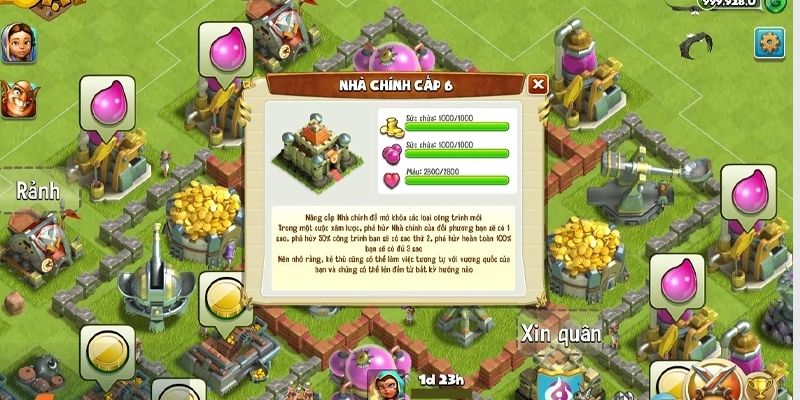The width and height of the screenshot is (800, 400).
Task: Open the settings gear menu
Action: point(769,42)
